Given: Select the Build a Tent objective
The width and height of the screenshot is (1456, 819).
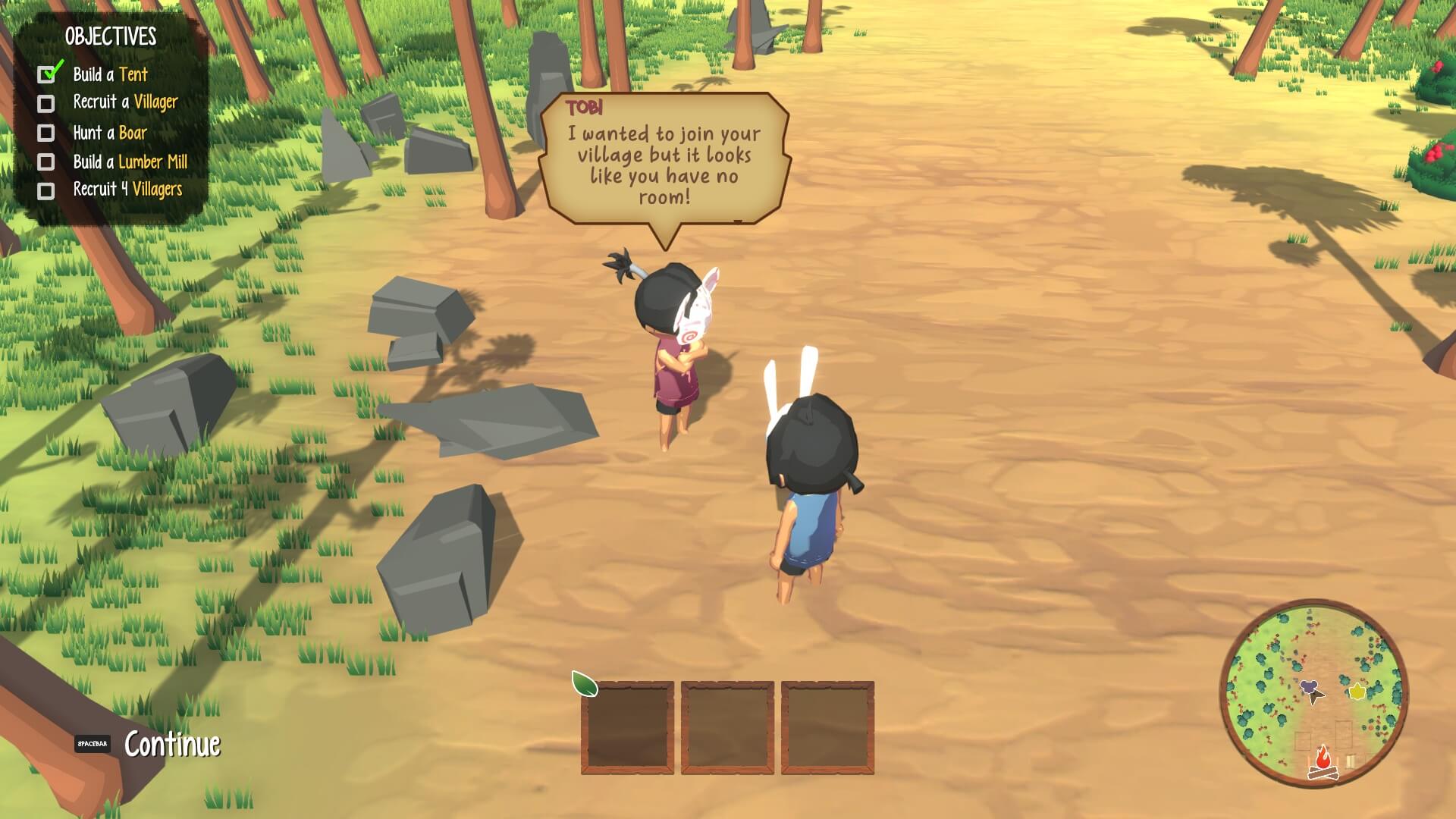Looking at the screenshot, I should (x=110, y=74).
